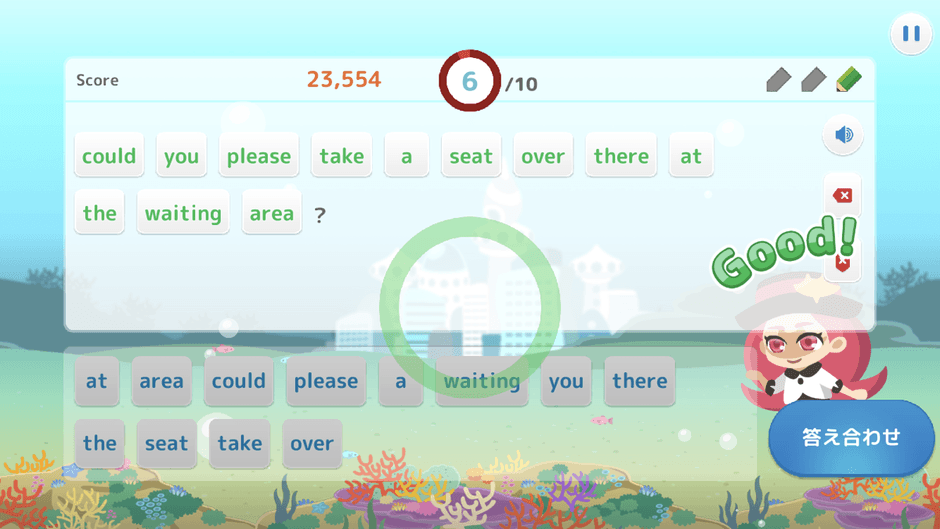Image resolution: width=940 pixels, height=529 pixels.
Task: Select the "at" tile in the lower word bank
Action: coord(97,381)
